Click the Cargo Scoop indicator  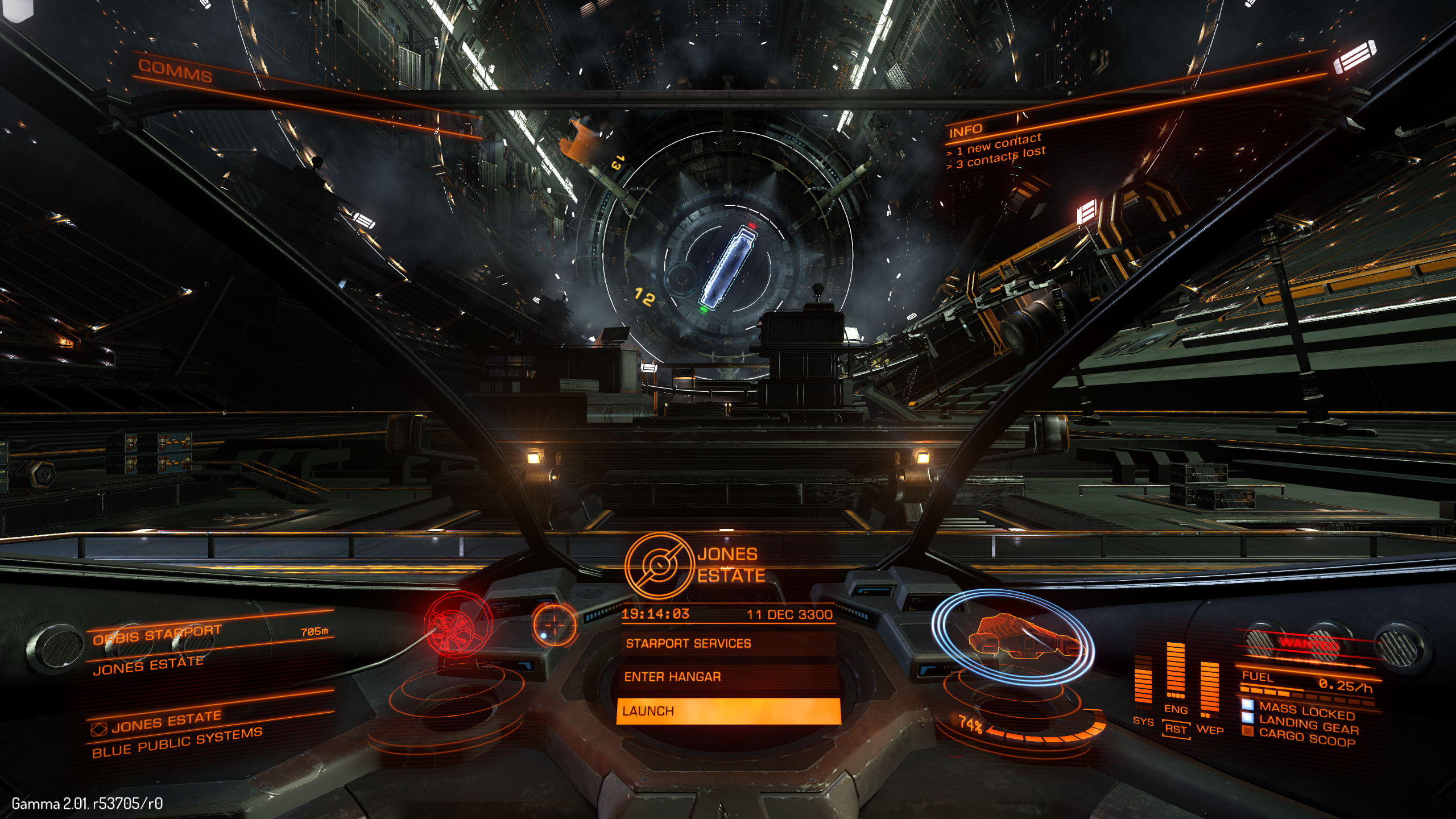[1306, 738]
